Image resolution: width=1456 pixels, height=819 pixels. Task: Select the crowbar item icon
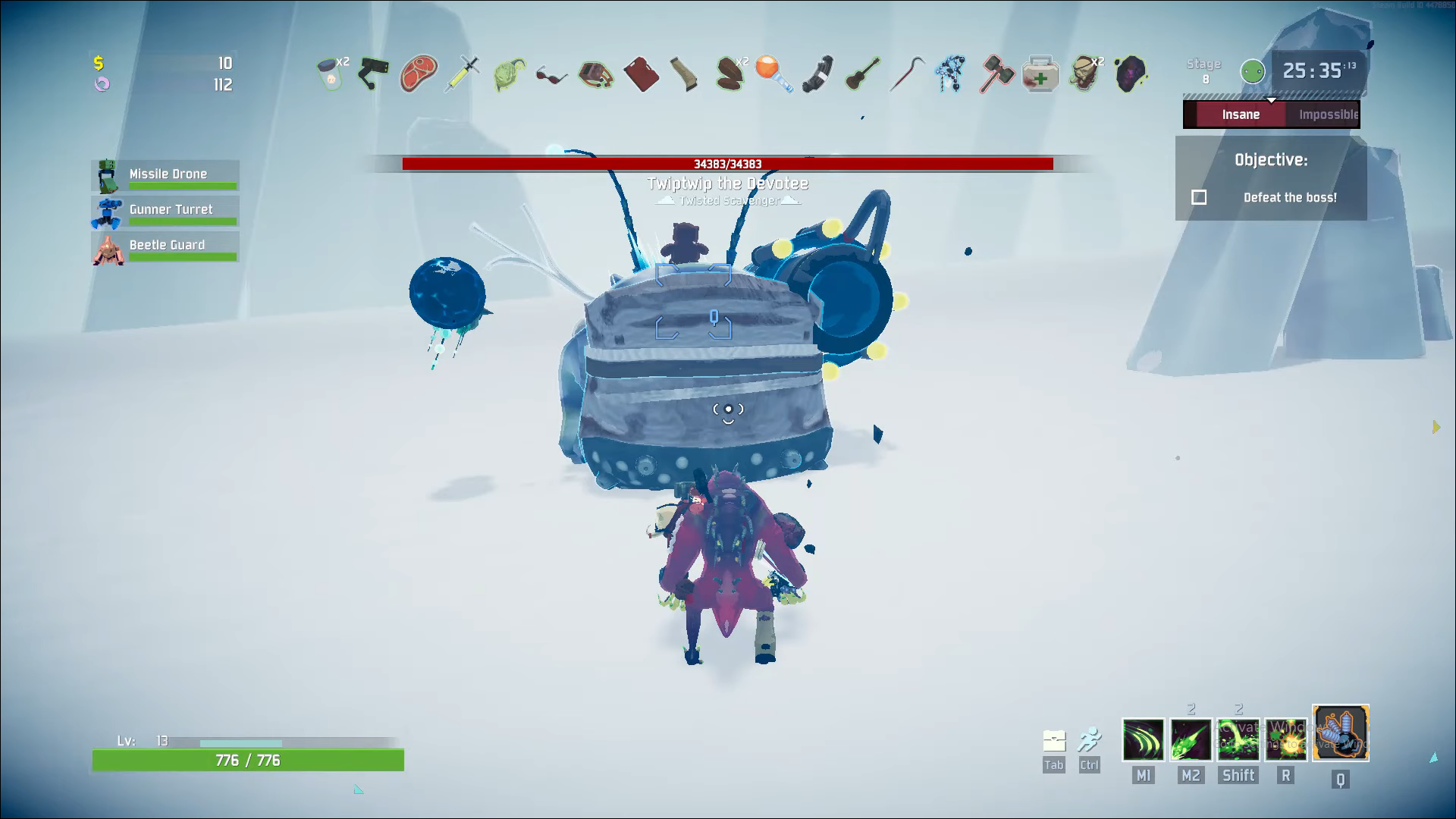(906, 74)
